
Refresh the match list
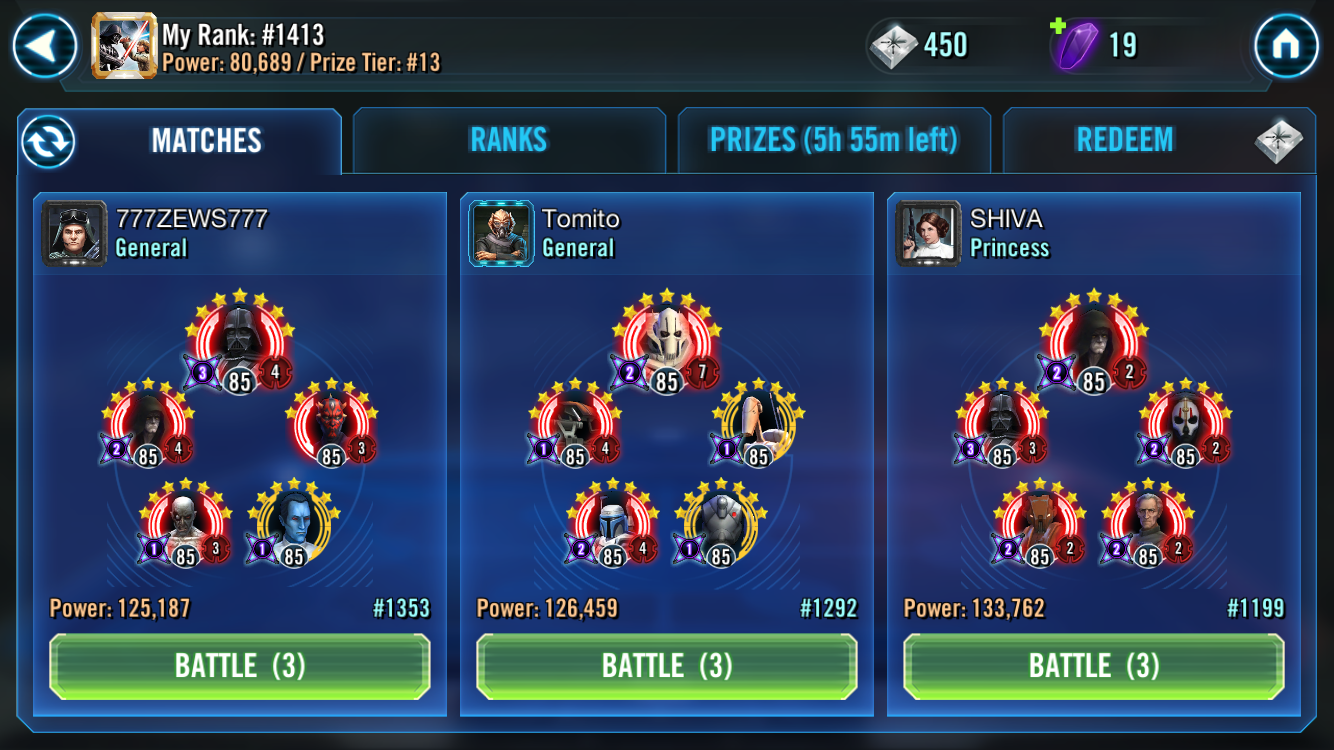click(x=47, y=141)
